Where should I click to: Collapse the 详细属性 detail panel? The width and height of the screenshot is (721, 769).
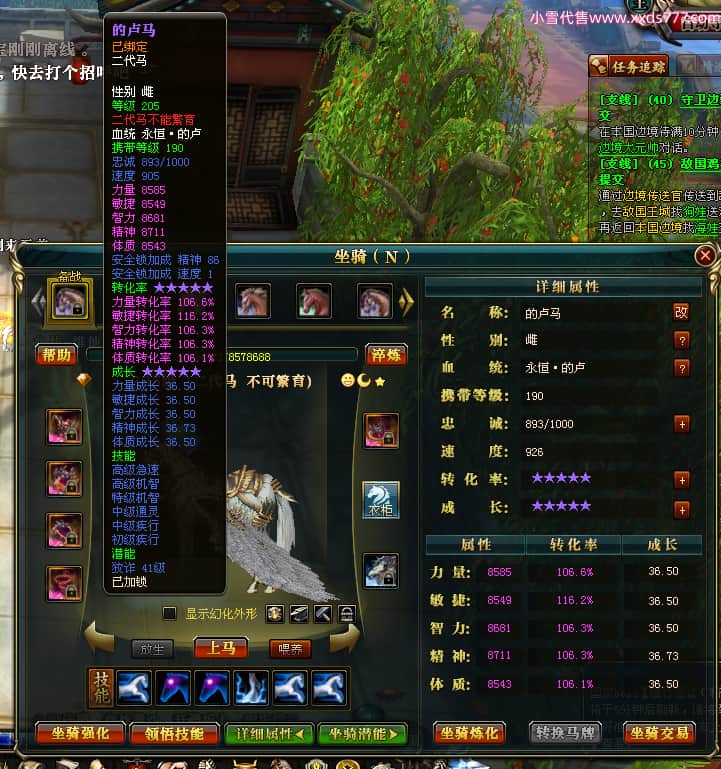269,733
